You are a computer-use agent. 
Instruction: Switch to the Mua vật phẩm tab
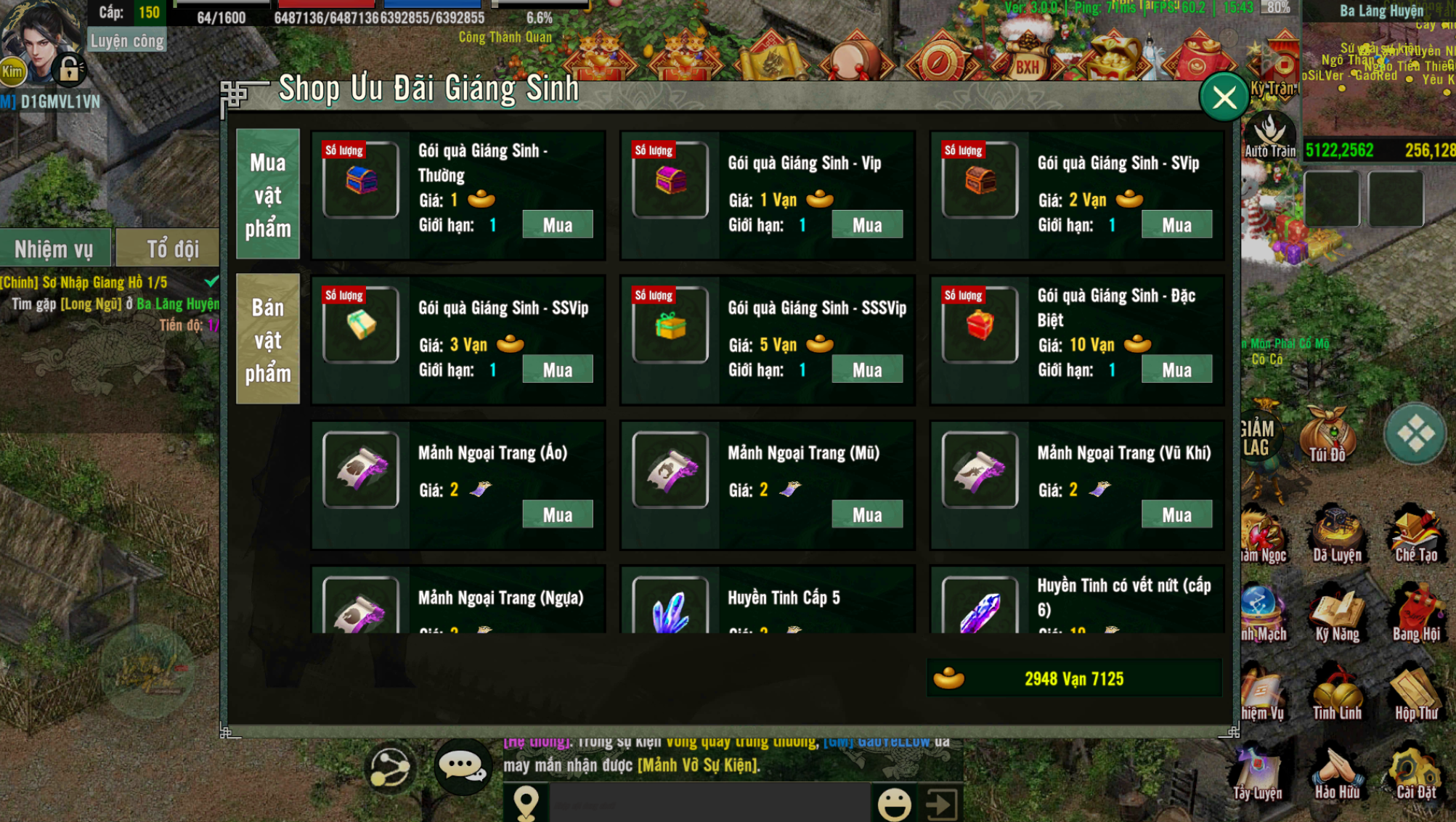point(267,195)
